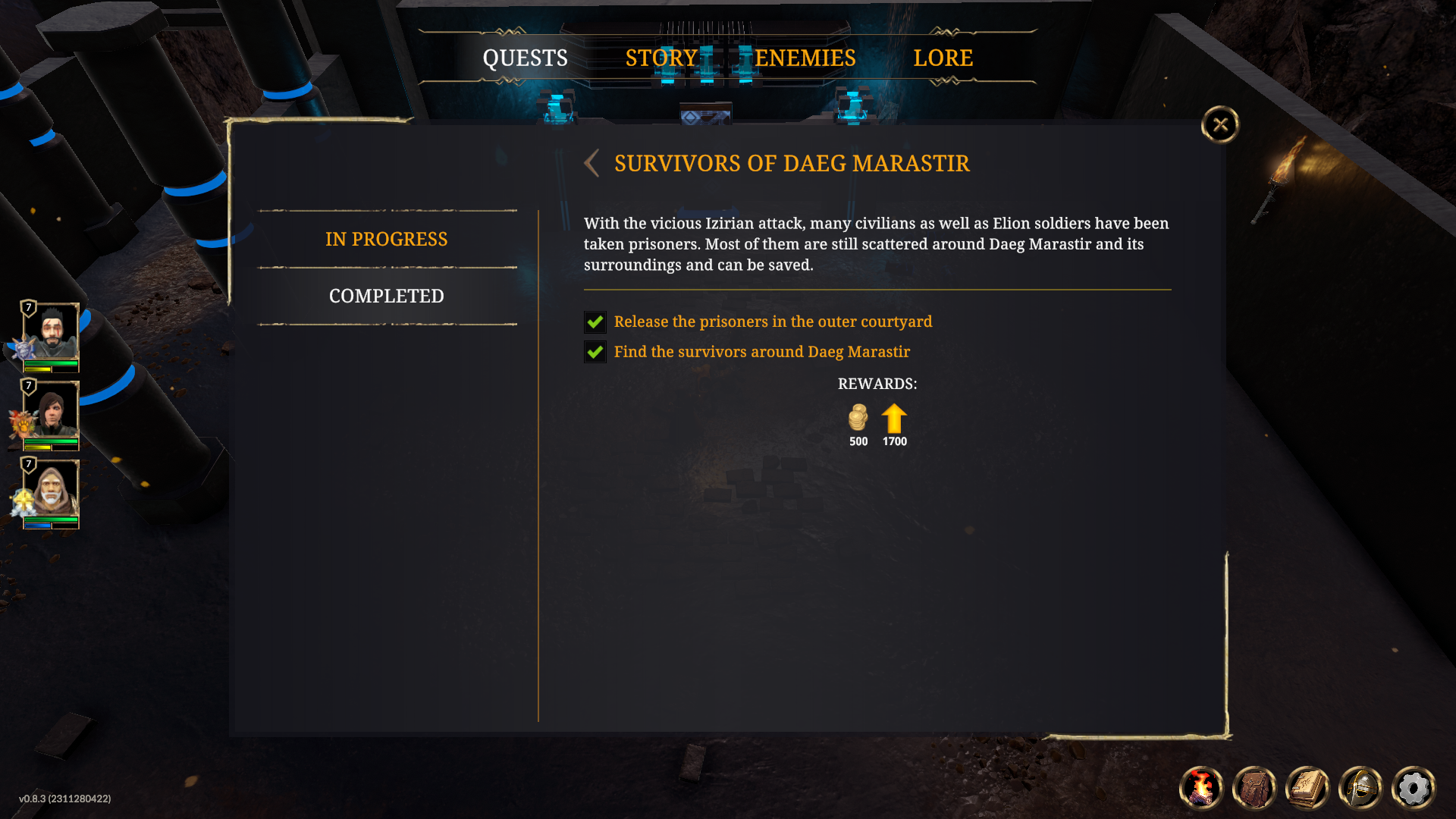Select the In Progress quest list
1456x819 pixels.
pos(387,239)
